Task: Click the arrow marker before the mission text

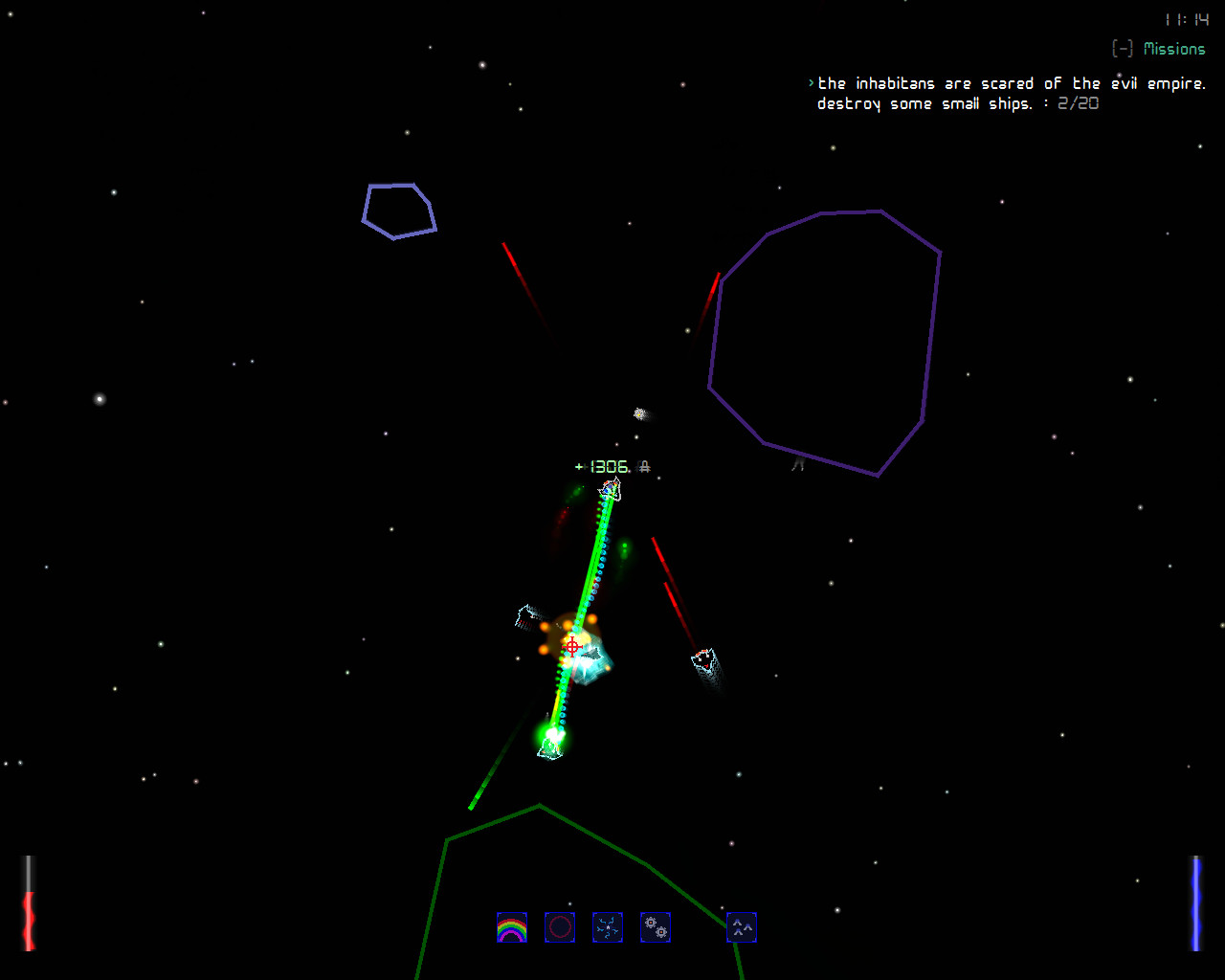Action: pyautogui.click(x=811, y=83)
